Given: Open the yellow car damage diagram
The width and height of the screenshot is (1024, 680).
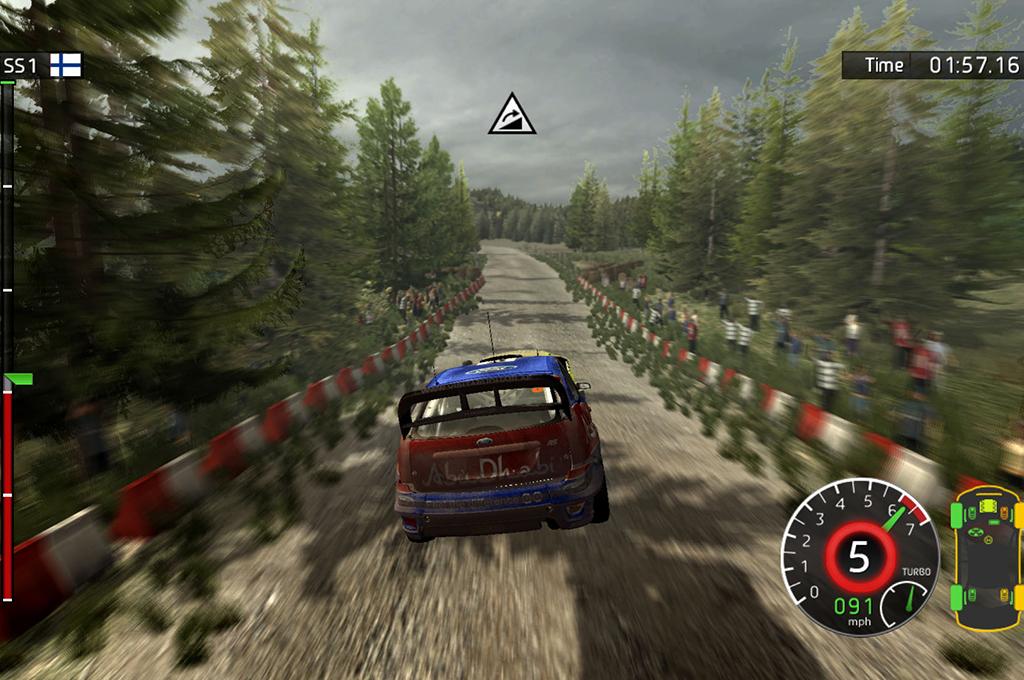Looking at the screenshot, I should coord(985,557).
